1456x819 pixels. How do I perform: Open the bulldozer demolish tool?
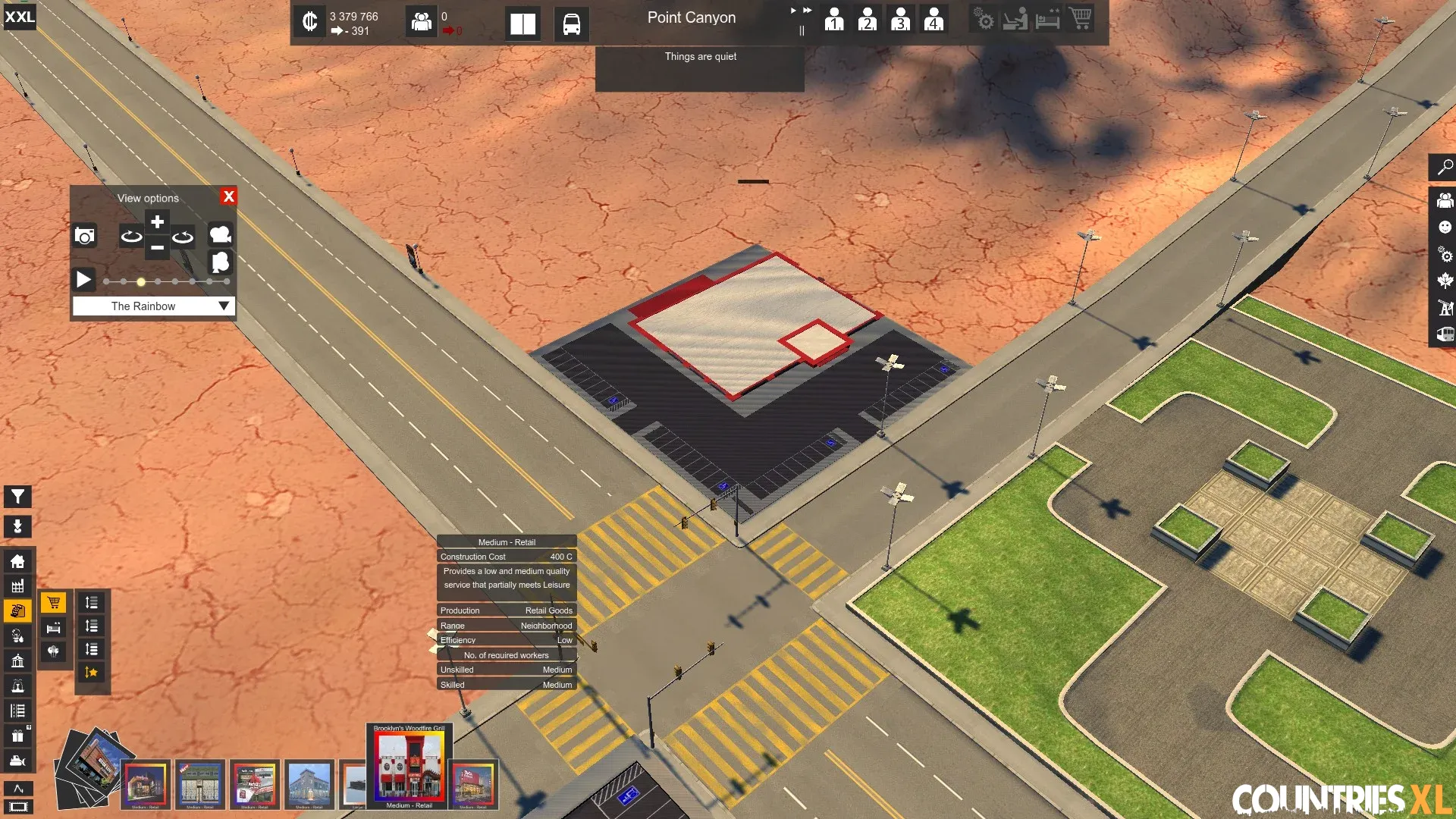17,761
